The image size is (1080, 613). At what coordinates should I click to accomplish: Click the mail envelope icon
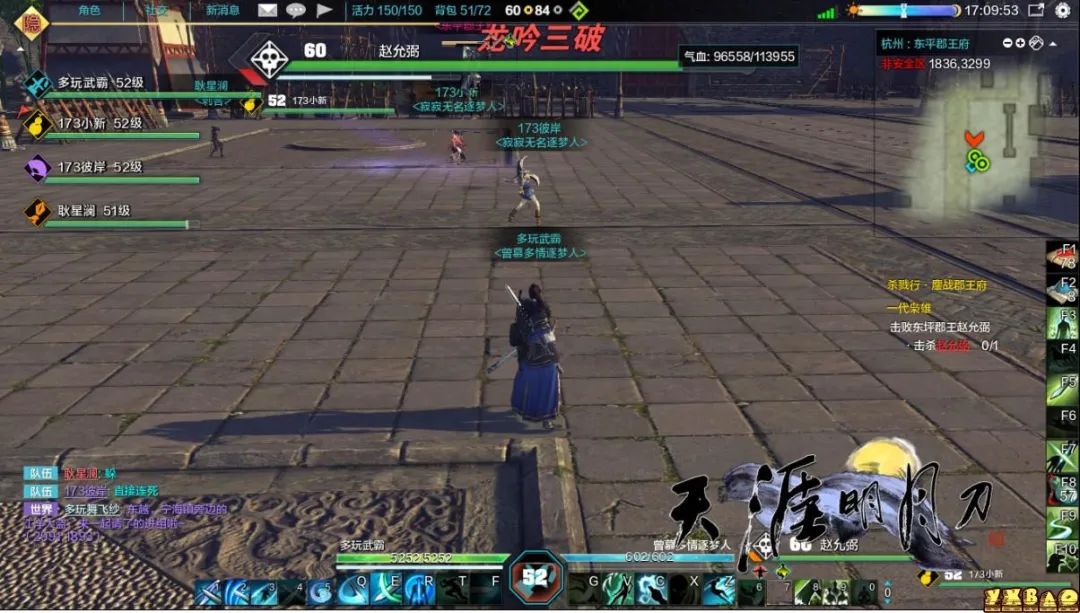tap(267, 10)
